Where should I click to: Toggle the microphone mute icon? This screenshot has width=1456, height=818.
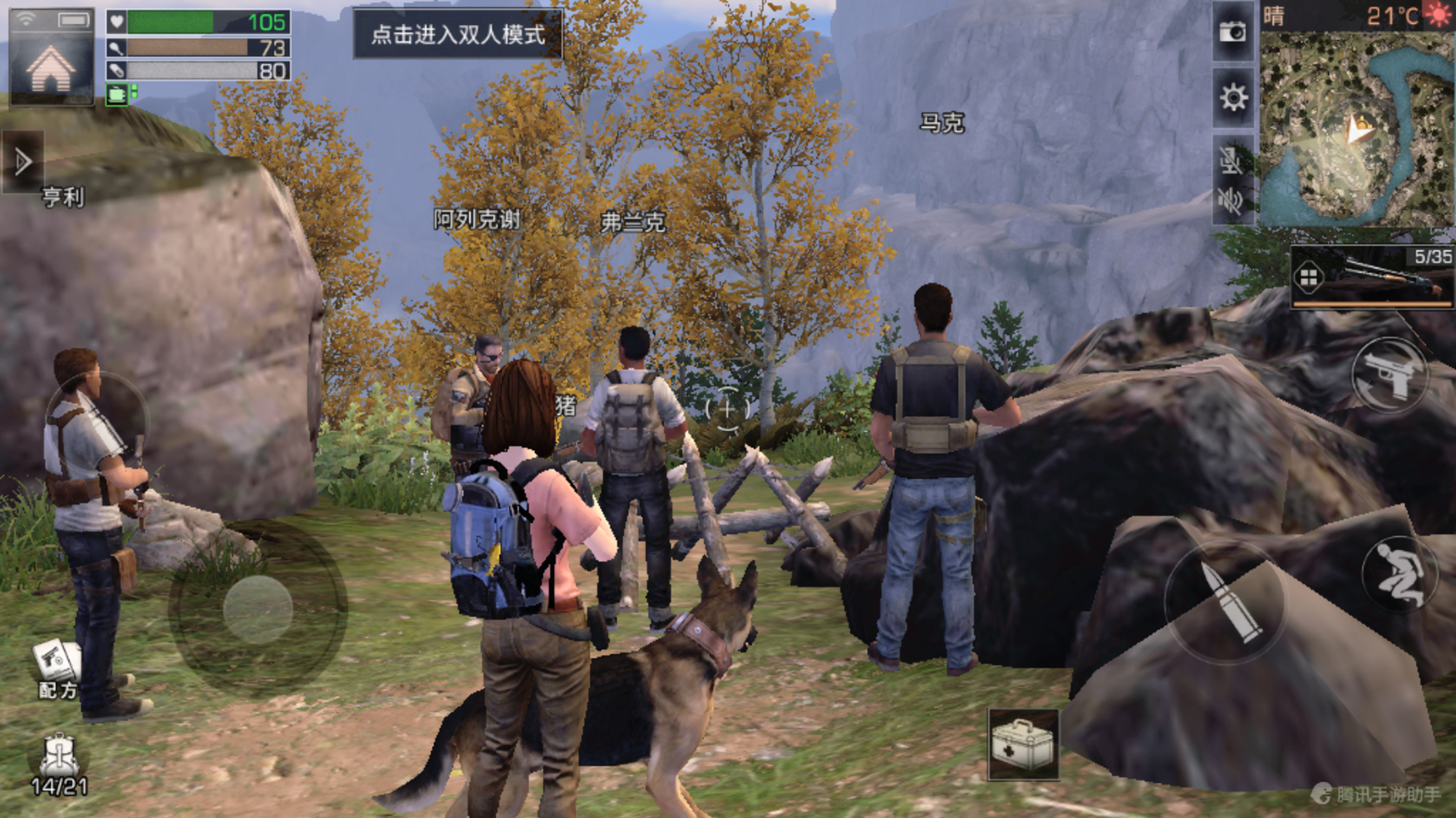coord(1231,159)
